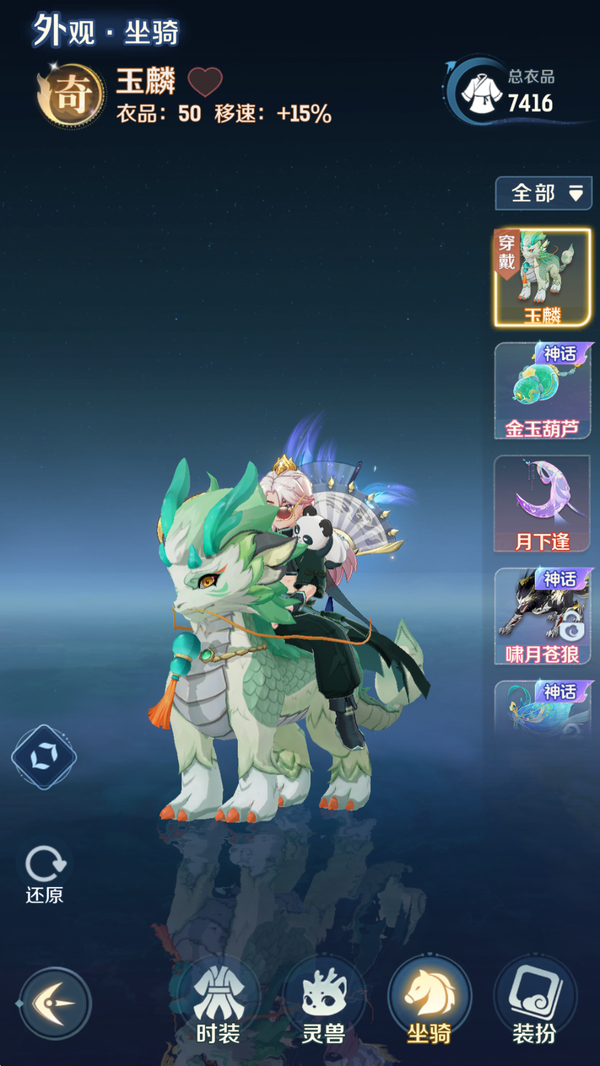Select the locked 啸月苍狼 mount
The width and height of the screenshot is (600, 1066).
pyautogui.click(x=542, y=617)
